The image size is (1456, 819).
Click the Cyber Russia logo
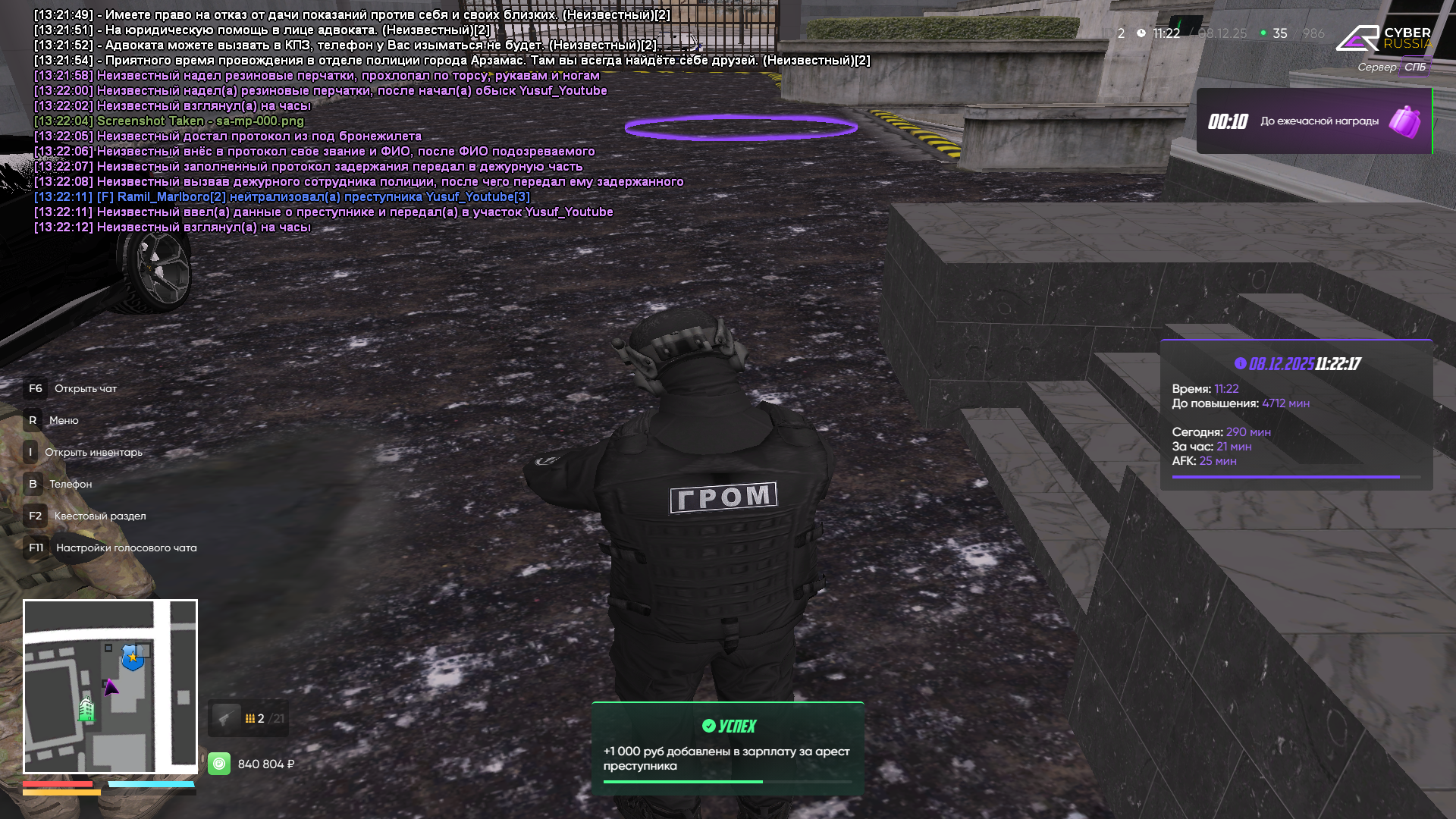tap(1383, 38)
